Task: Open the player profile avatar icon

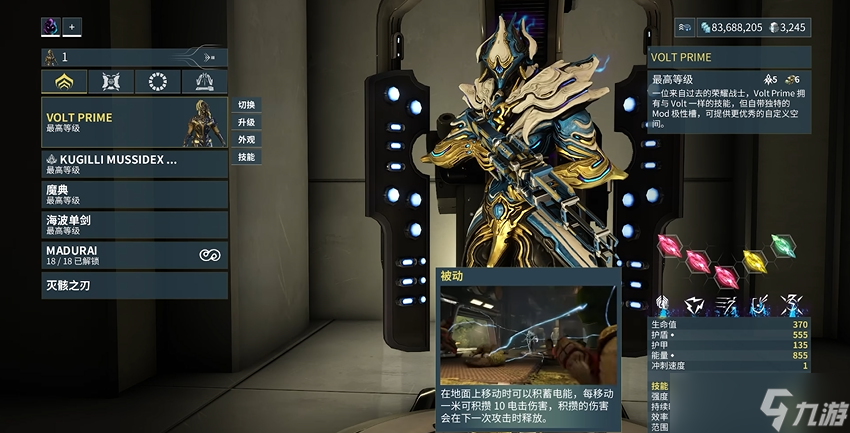Action: (51, 27)
